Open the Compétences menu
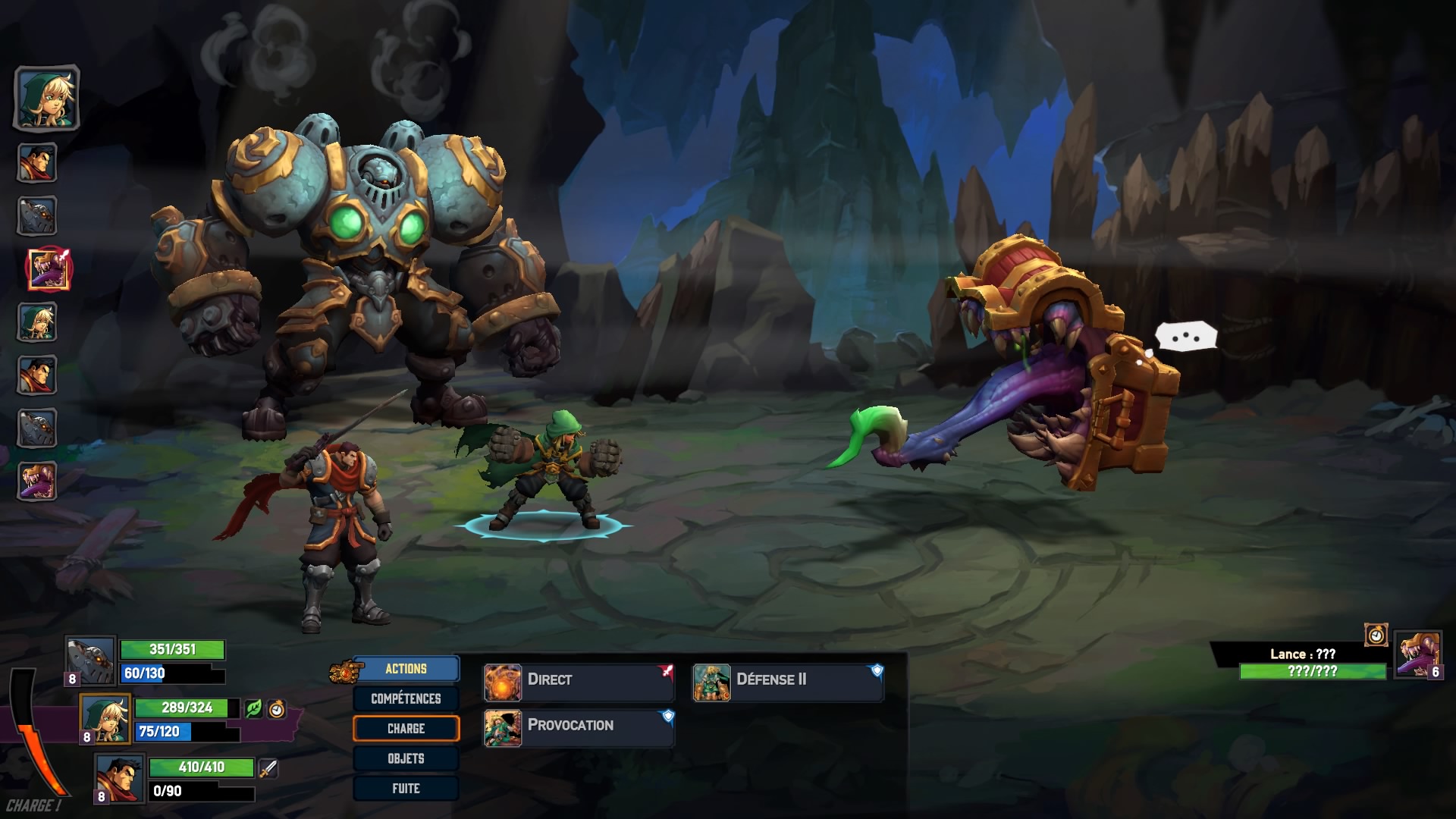 click(406, 698)
